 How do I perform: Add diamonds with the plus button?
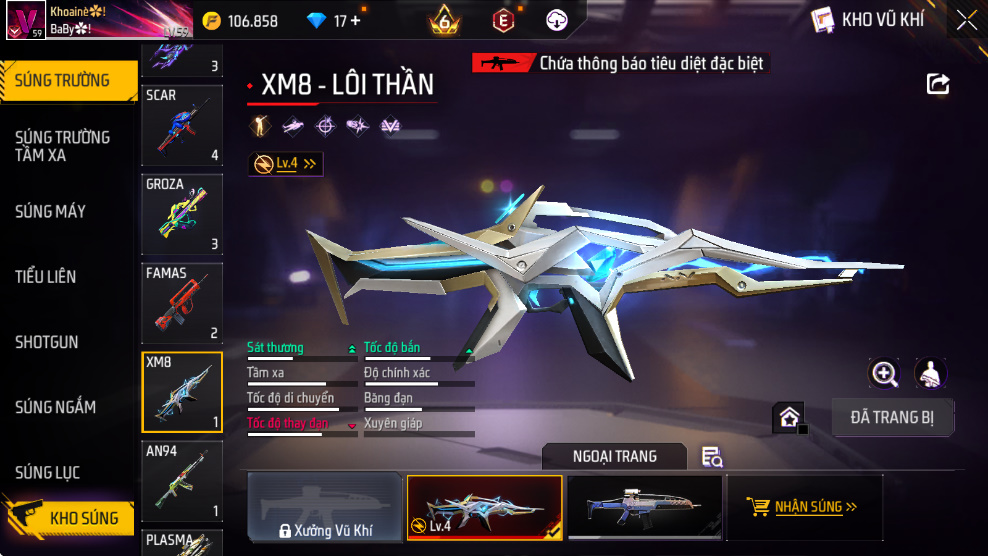[x=355, y=21]
